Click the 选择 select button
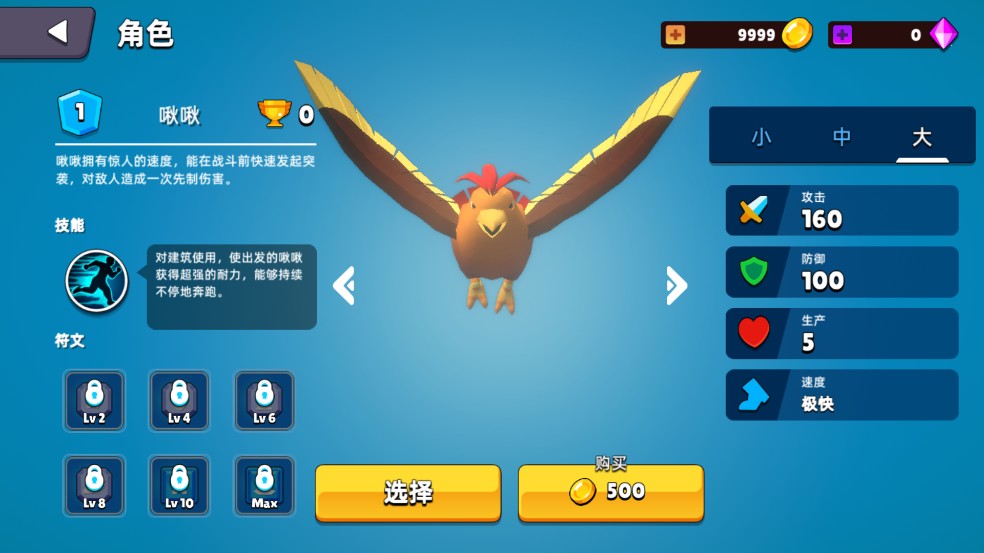This screenshot has height=553, width=984. 408,492
